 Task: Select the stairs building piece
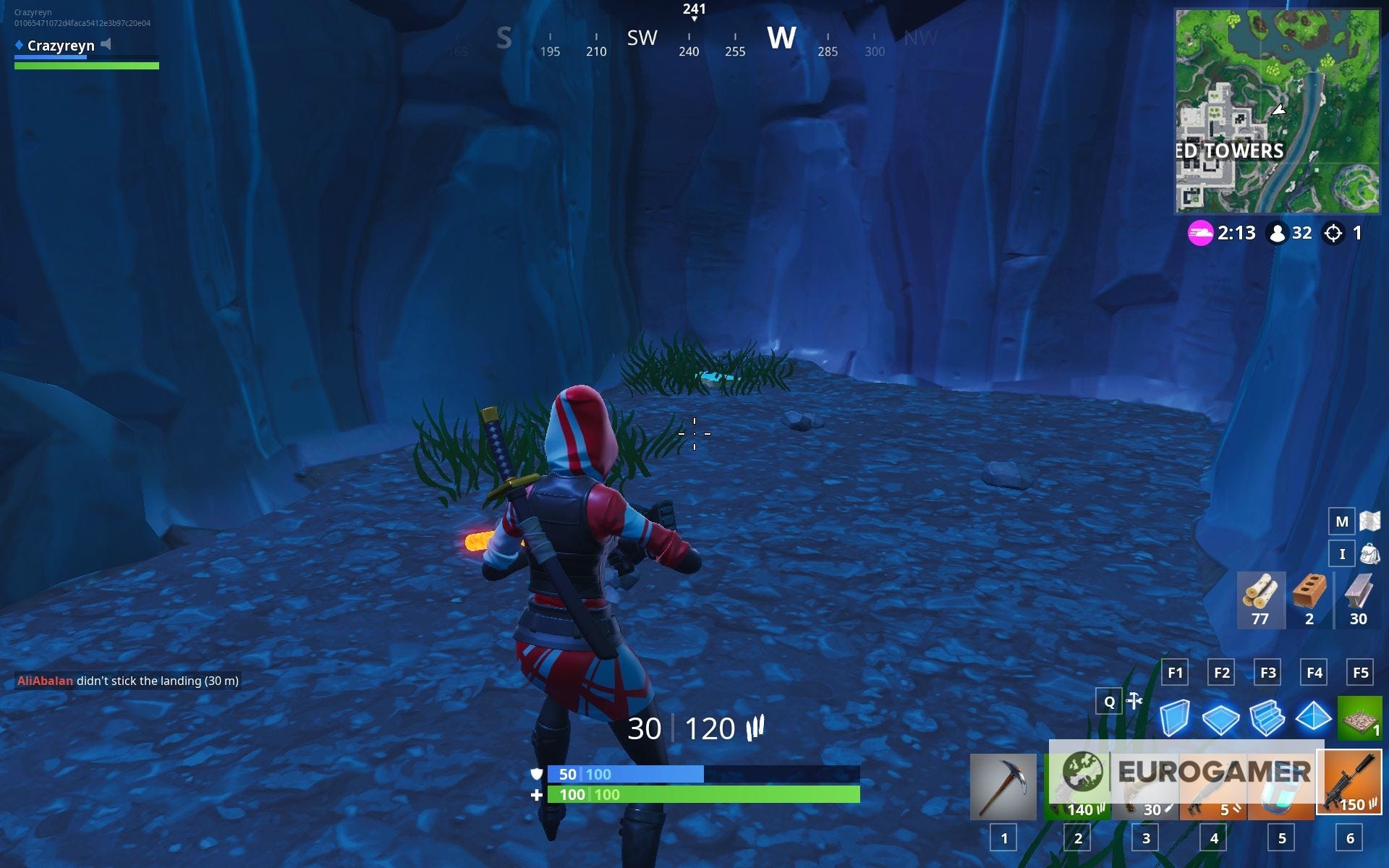1268,719
